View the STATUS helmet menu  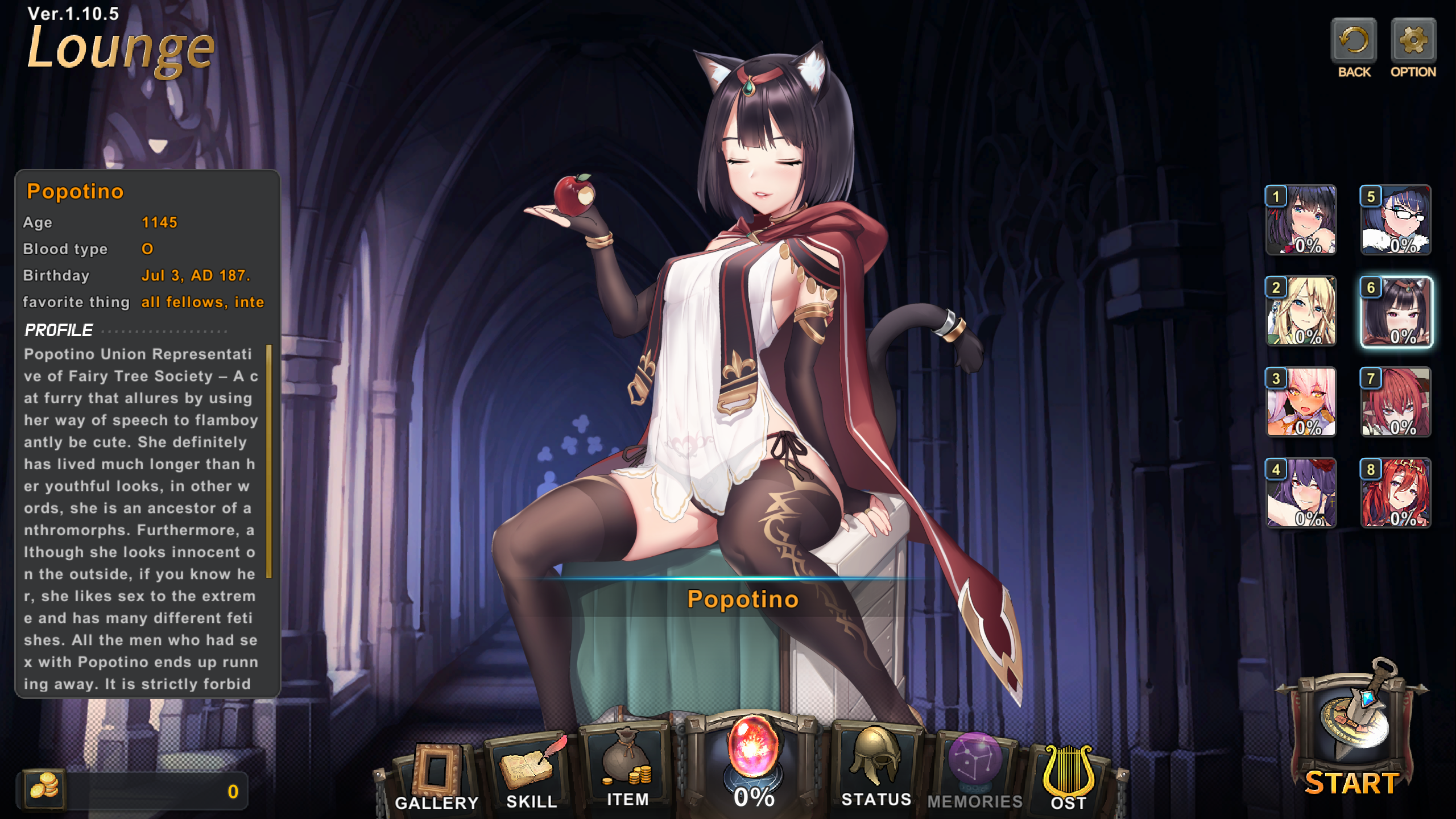pyautogui.click(x=876, y=765)
